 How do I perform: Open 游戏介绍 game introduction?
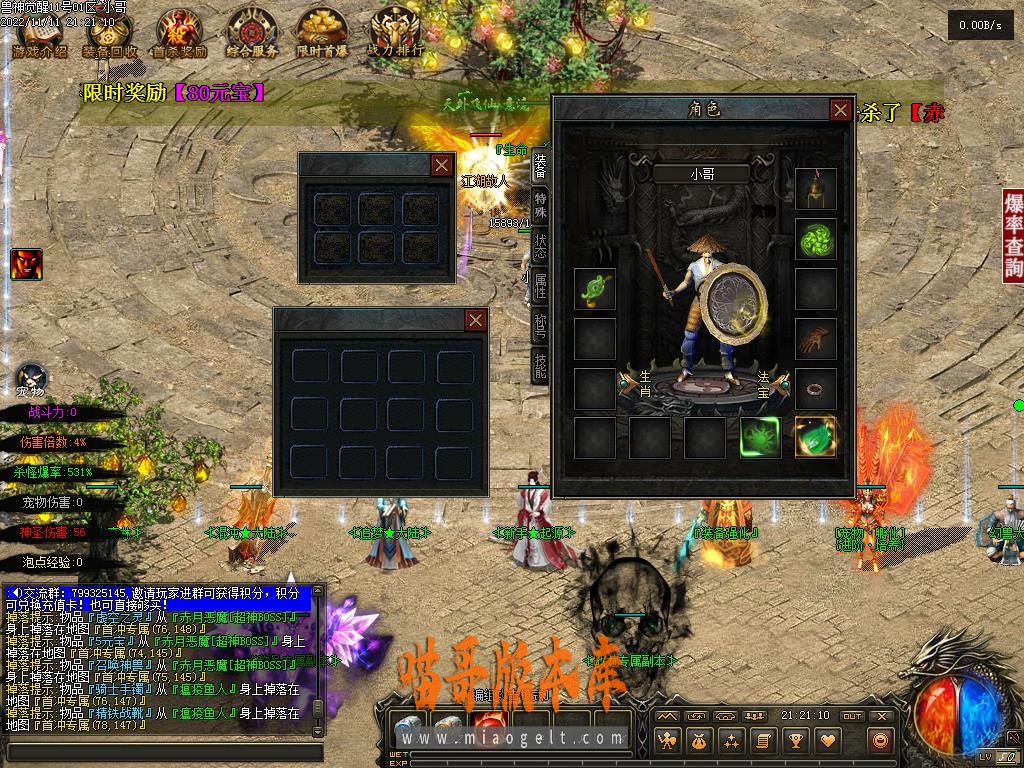click(40, 35)
